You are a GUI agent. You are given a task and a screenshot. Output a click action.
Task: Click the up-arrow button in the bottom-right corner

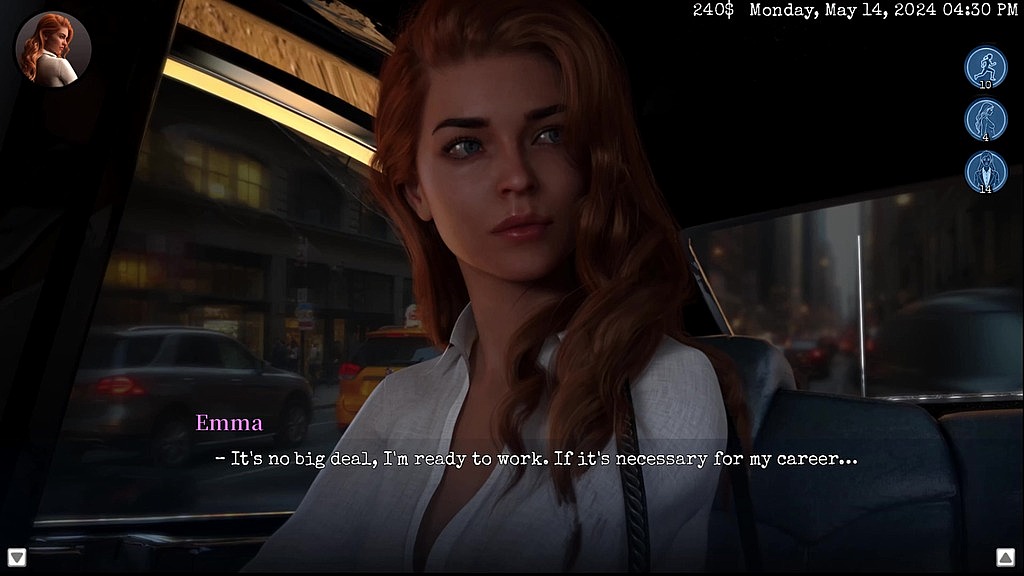[x=1005, y=557]
